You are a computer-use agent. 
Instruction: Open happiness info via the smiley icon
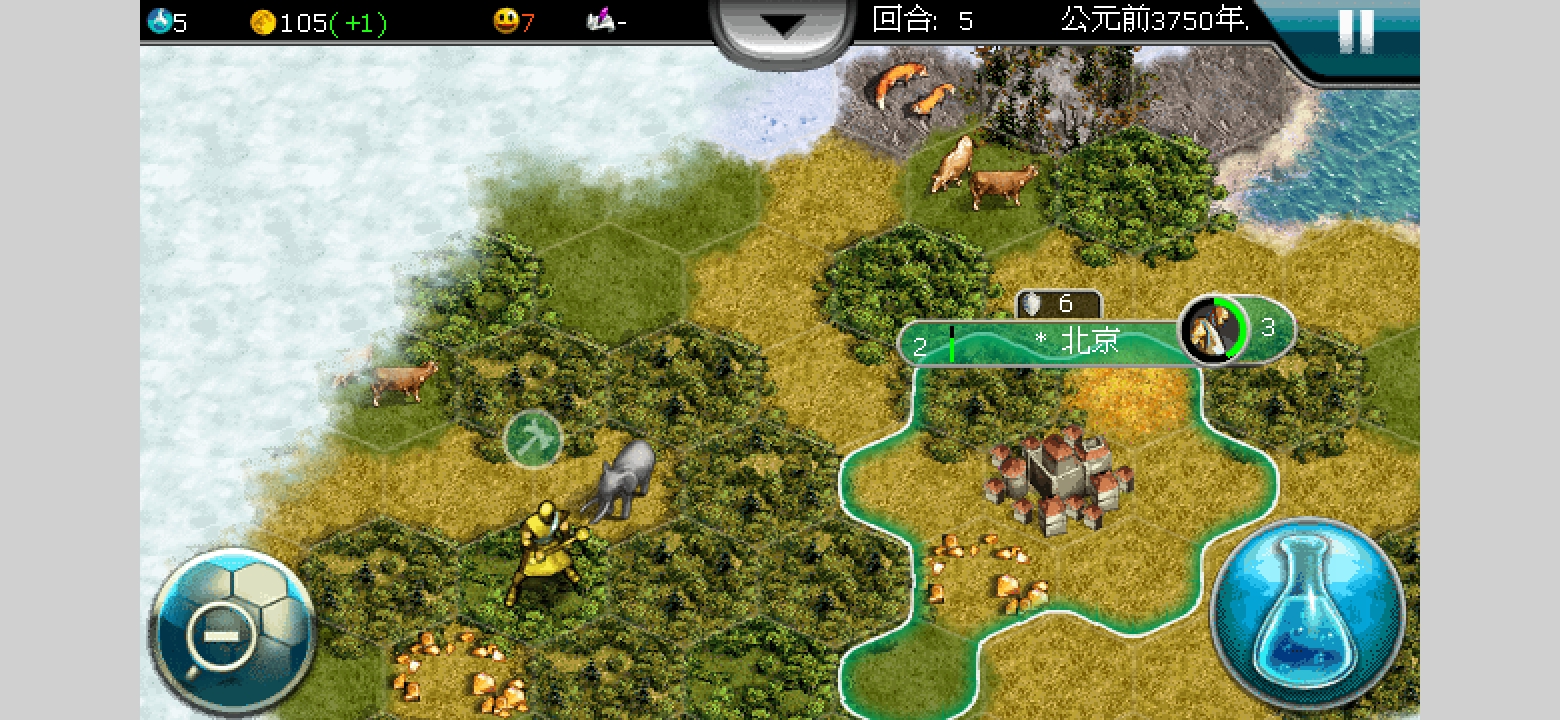pyautogui.click(x=507, y=22)
